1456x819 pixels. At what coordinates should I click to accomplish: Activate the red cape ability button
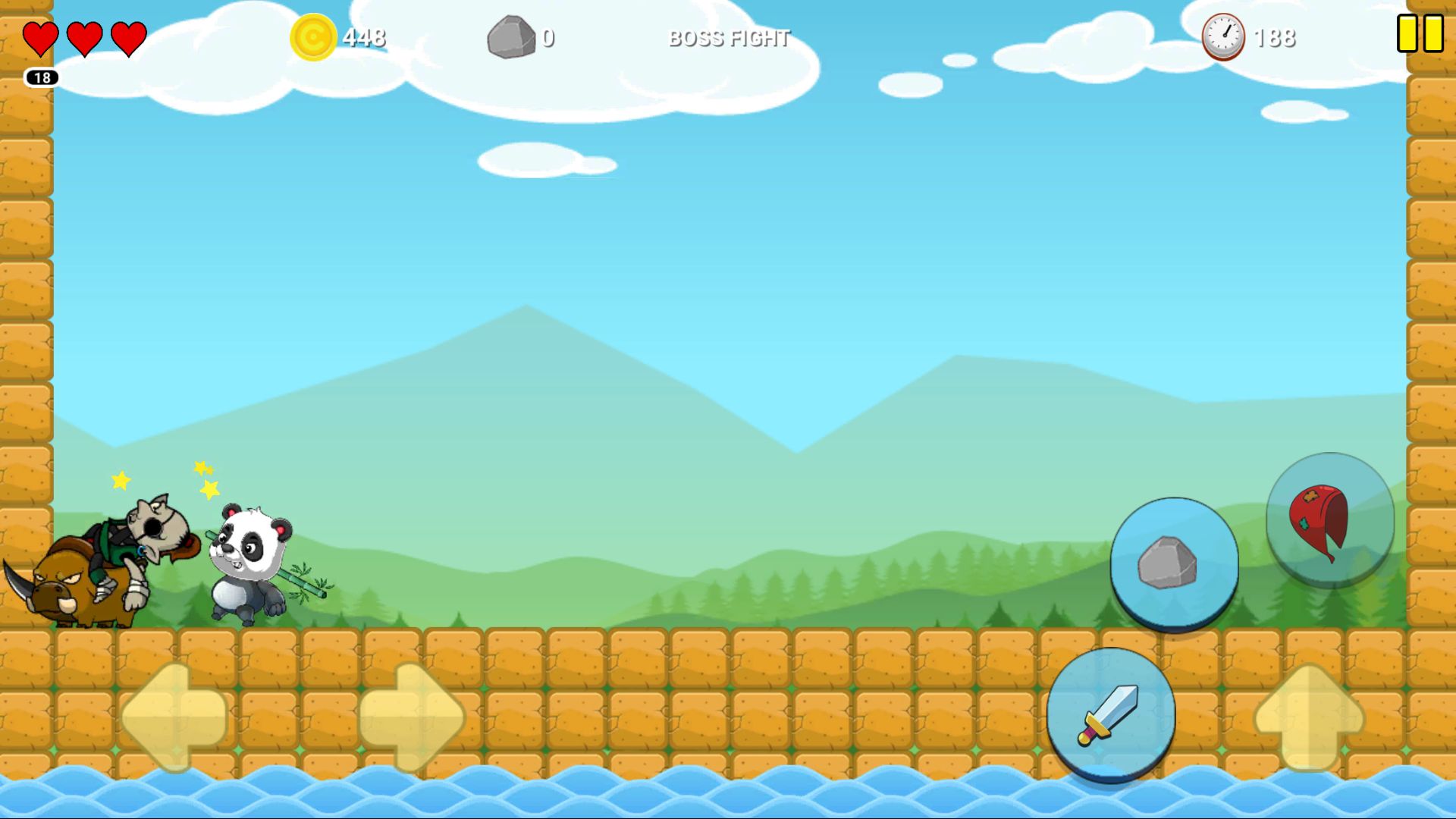(x=1330, y=519)
